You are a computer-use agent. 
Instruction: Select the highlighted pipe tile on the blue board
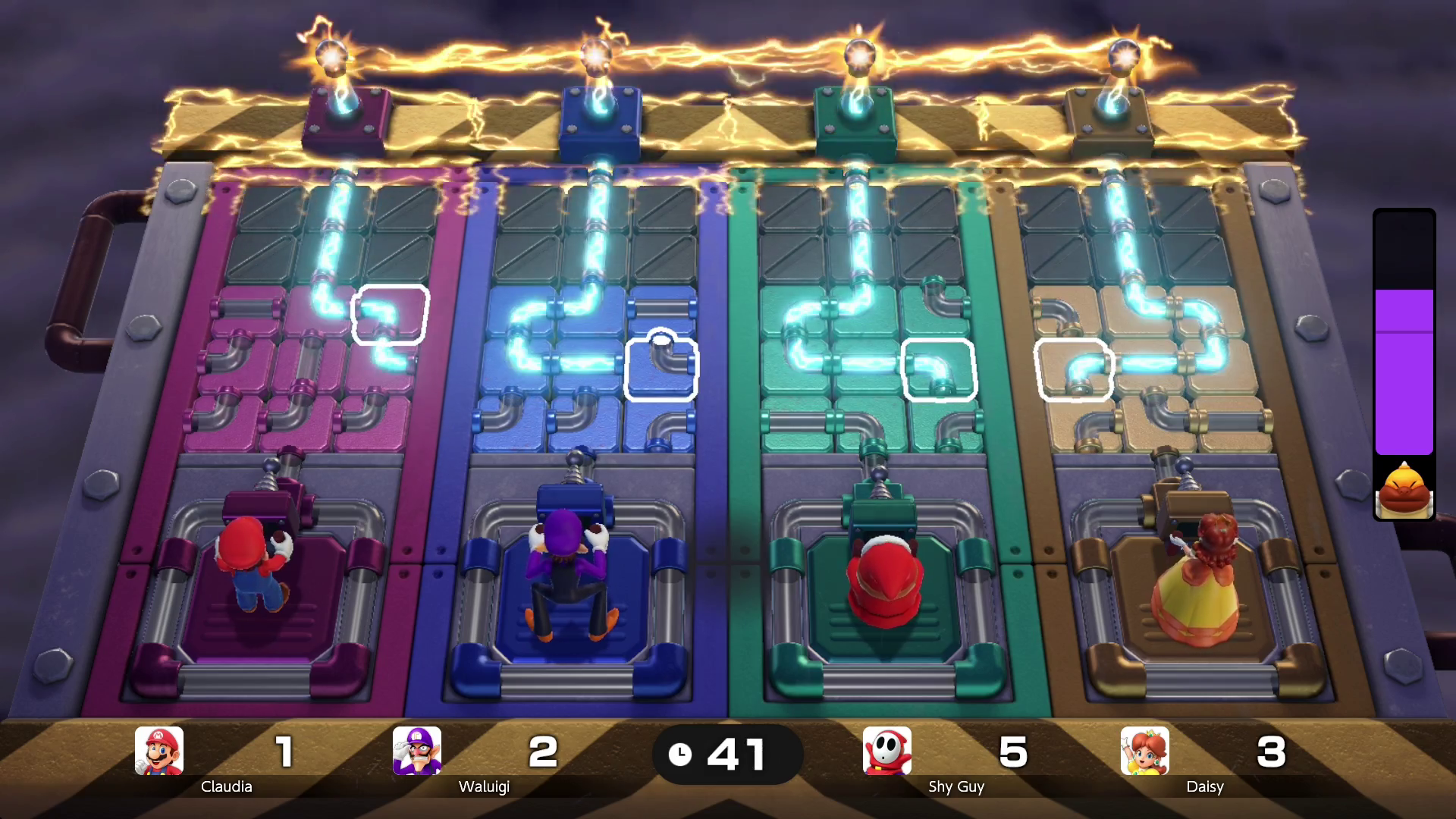[x=661, y=369]
